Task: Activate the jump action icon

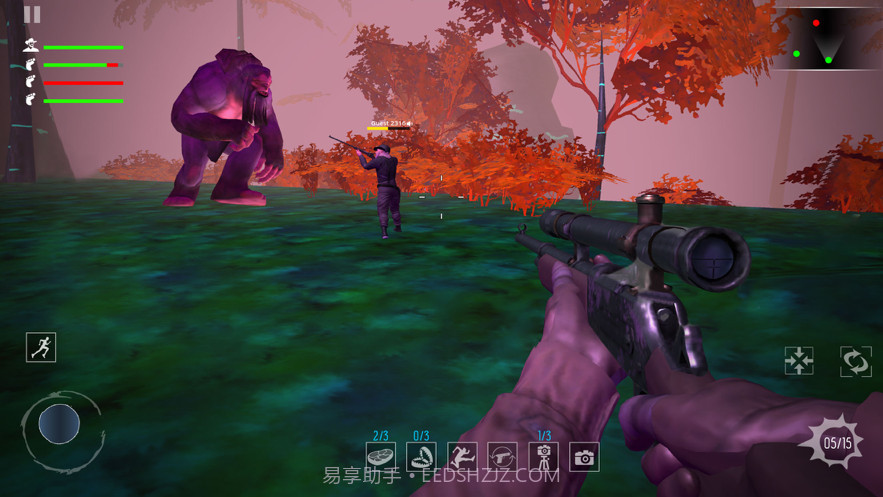Action: click(x=462, y=458)
